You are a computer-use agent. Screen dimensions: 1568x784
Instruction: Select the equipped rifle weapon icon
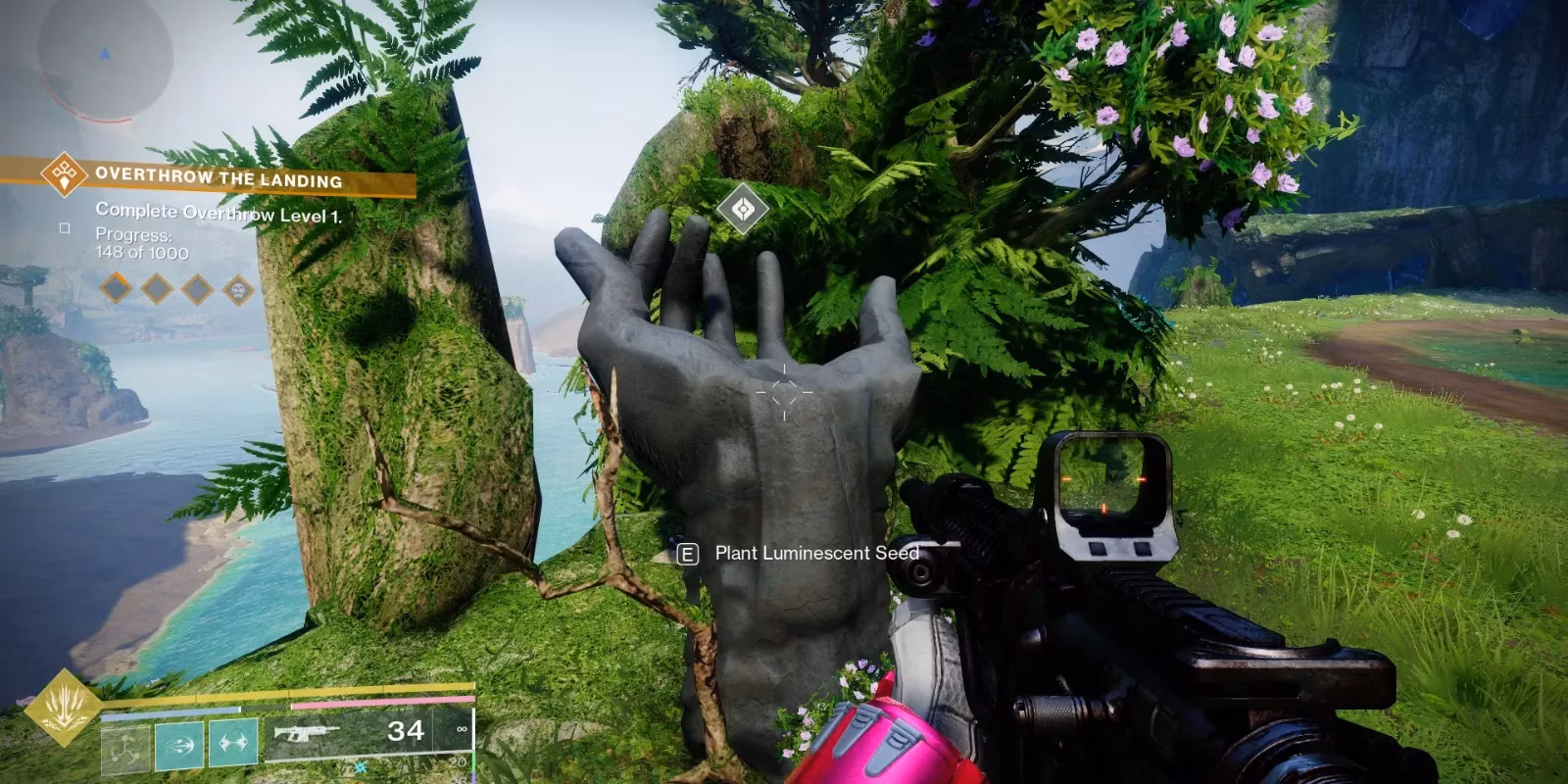click(x=307, y=733)
